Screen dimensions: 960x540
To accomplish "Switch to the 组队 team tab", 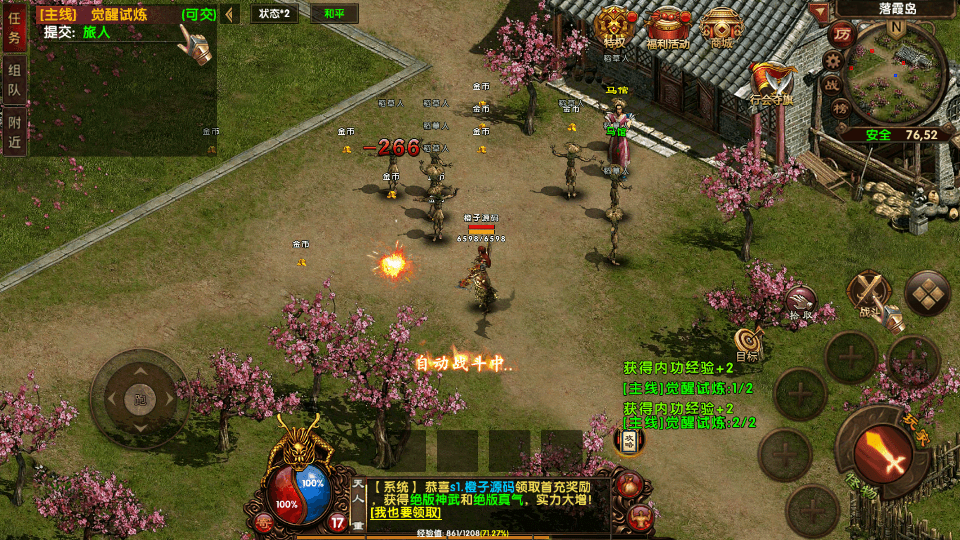I will pyautogui.click(x=14, y=80).
